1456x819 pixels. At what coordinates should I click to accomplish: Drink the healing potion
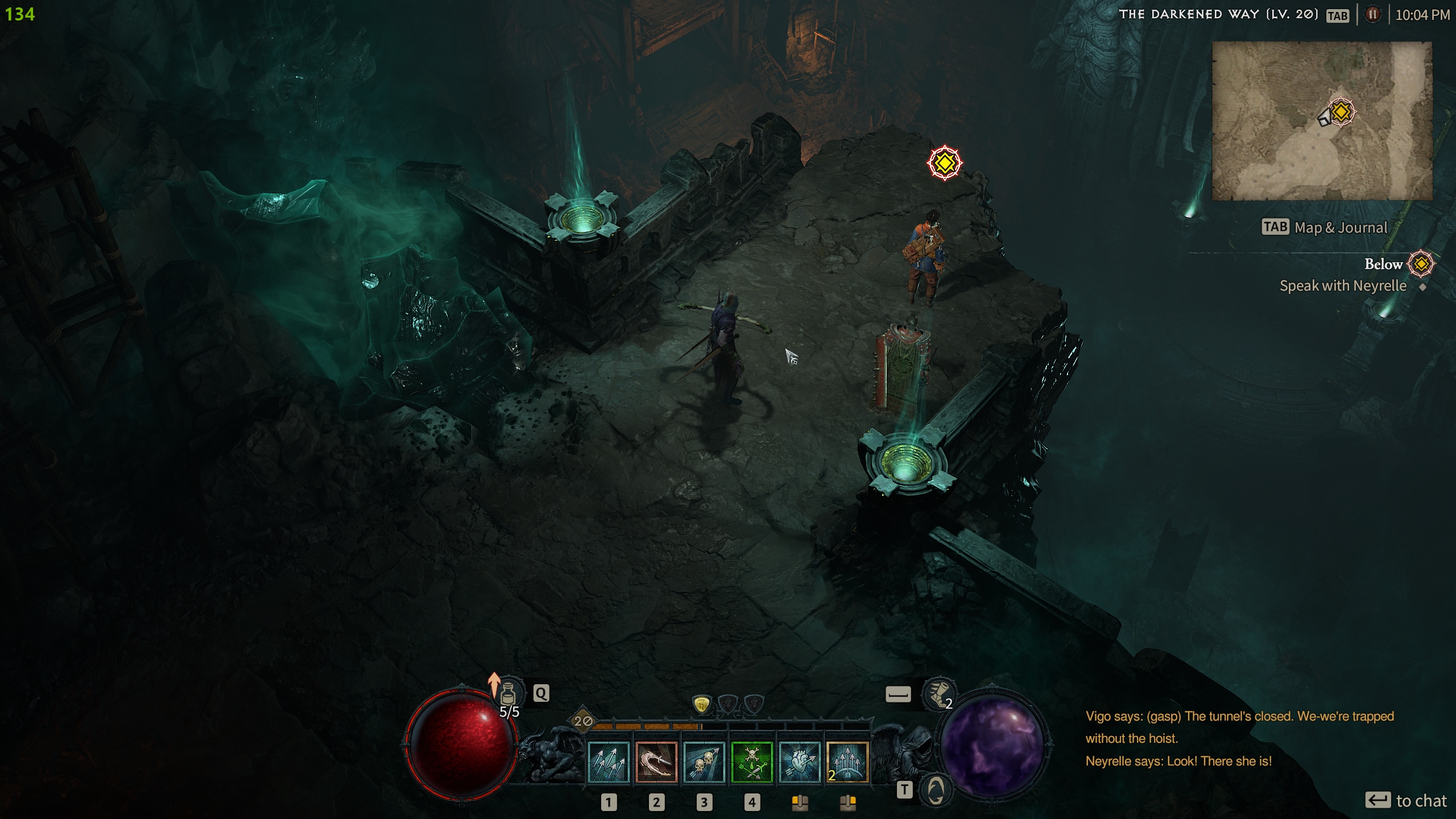(508, 694)
